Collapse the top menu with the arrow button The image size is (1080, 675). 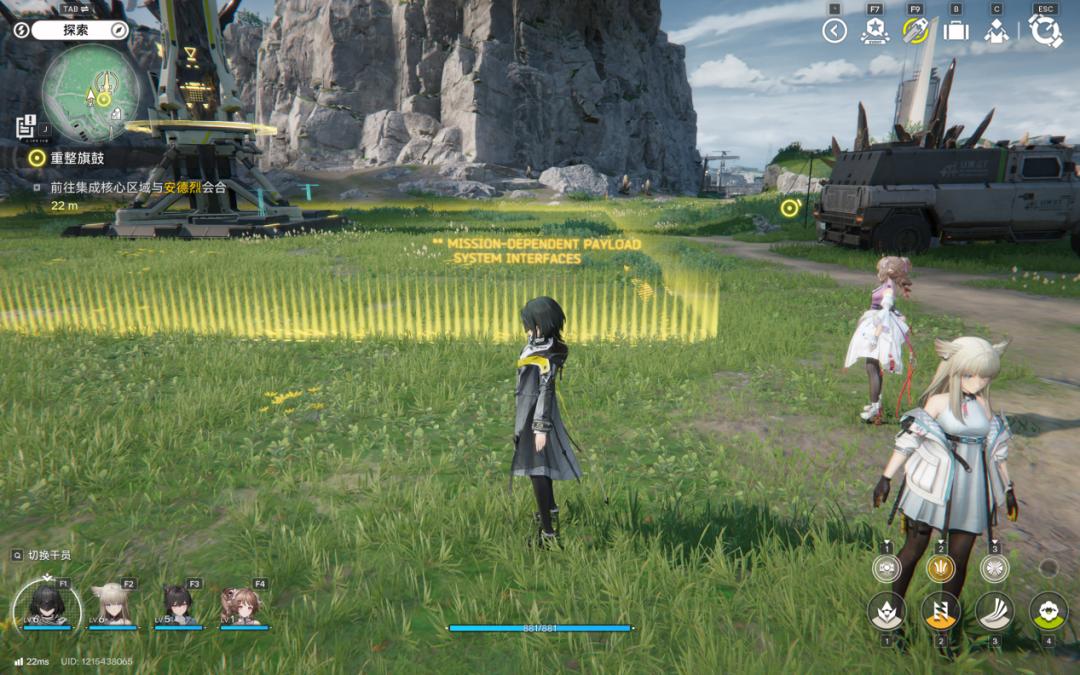point(834,31)
